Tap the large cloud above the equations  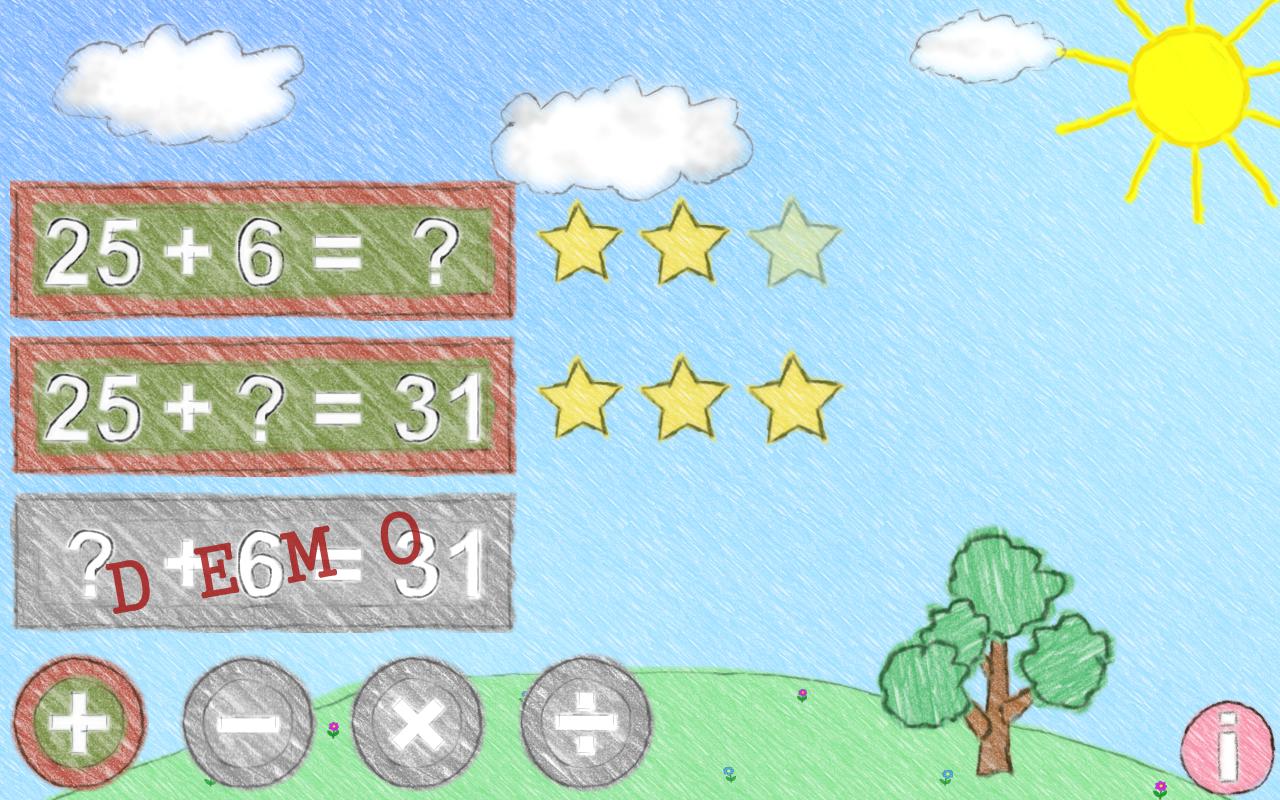tap(620, 135)
